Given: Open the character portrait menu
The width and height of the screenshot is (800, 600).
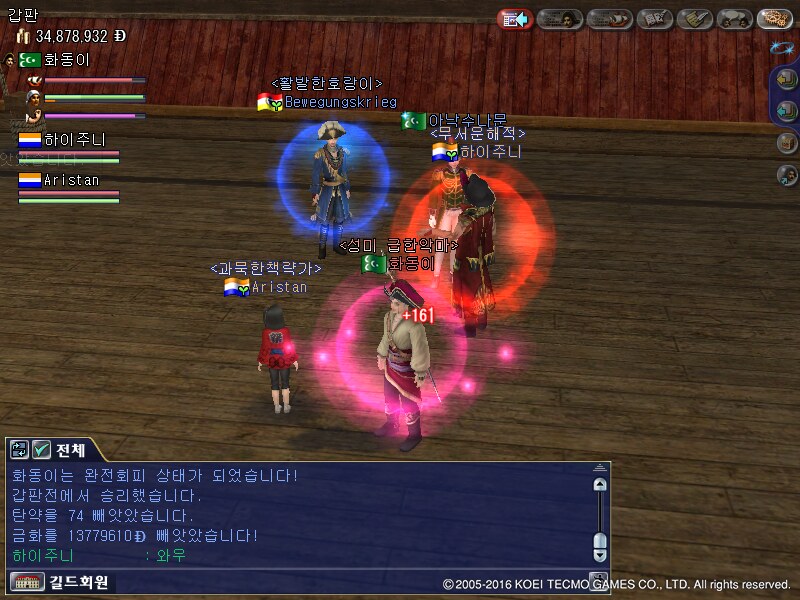Looking at the screenshot, I should coord(560,19).
